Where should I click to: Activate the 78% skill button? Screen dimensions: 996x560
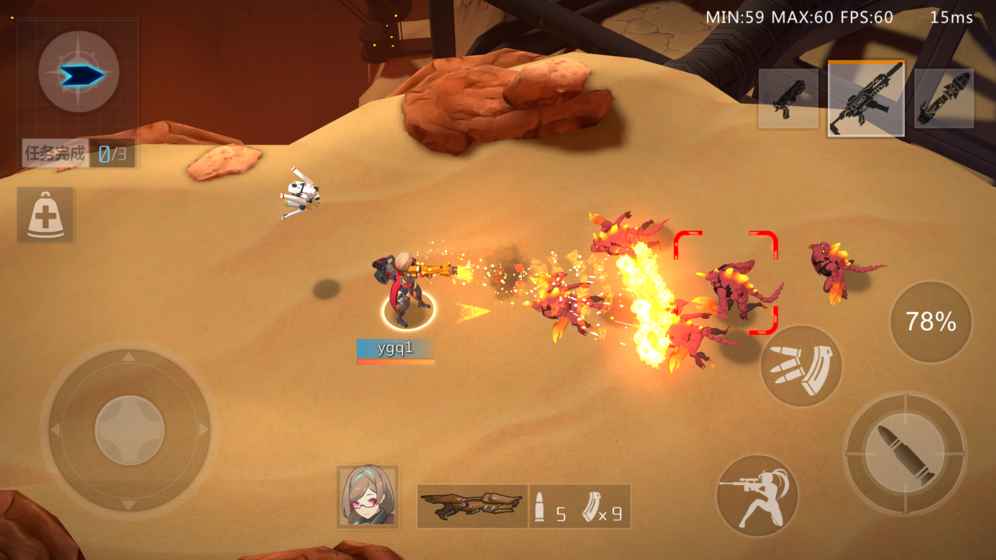[930, 322]
